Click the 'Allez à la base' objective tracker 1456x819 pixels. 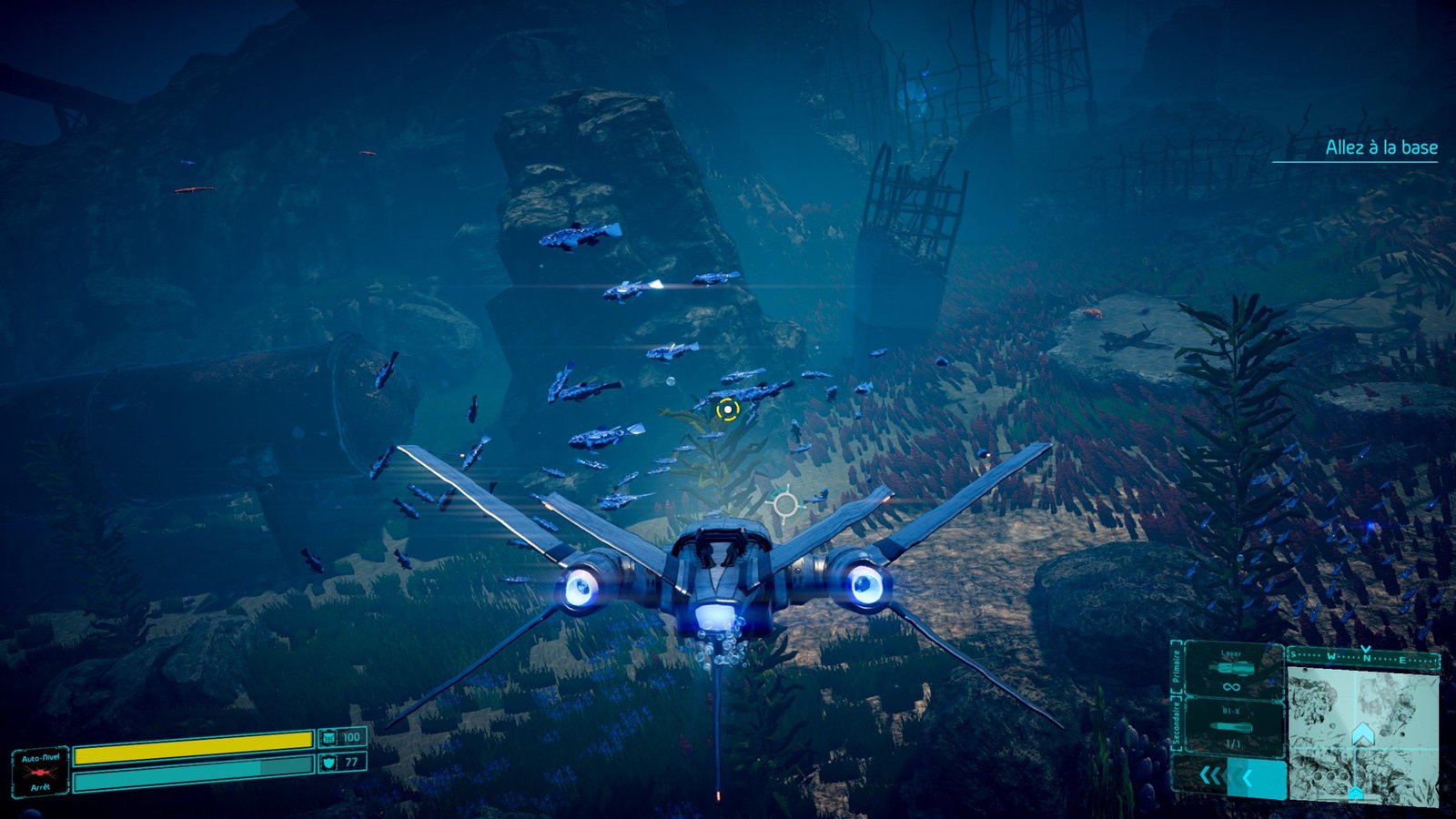coord(1380,147)
